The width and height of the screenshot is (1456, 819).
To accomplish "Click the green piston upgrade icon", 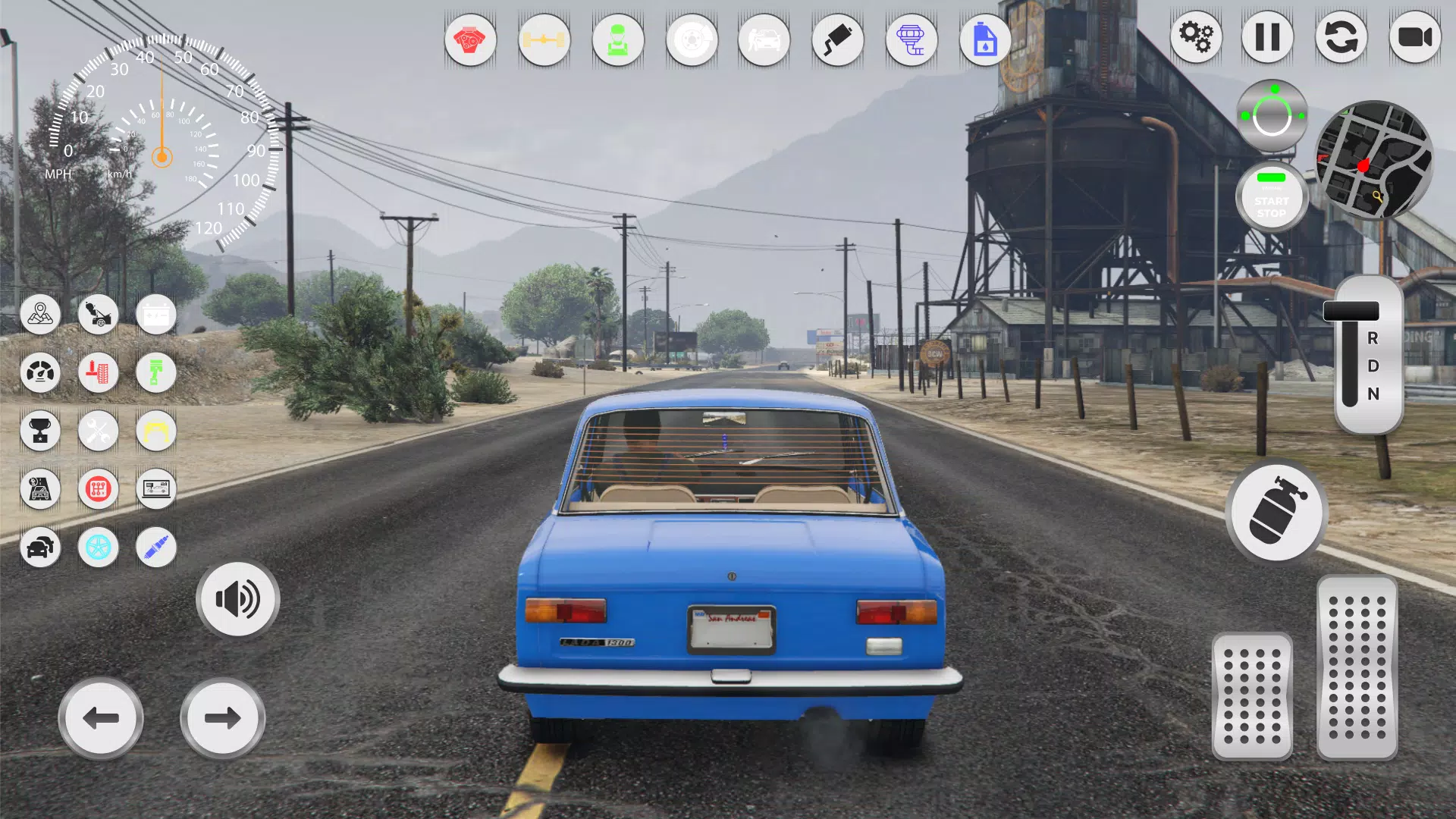I will 157,373.
